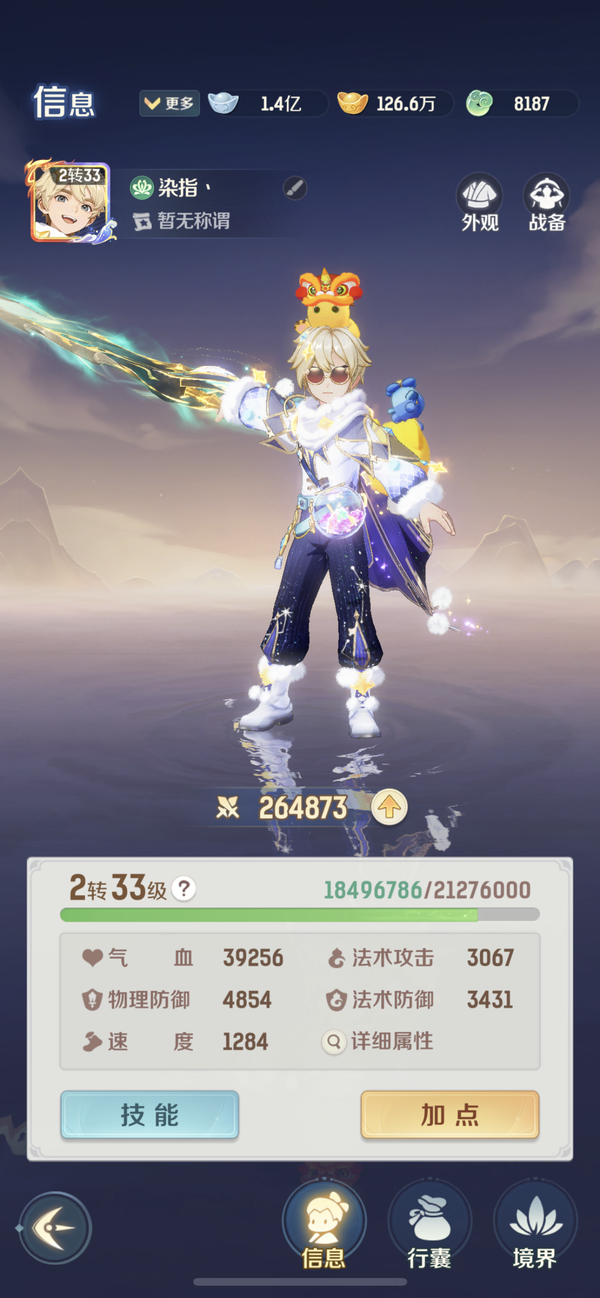Switch to the 境界 realm tab
The image size is (600, 1298).
(x=535, y=1227)
